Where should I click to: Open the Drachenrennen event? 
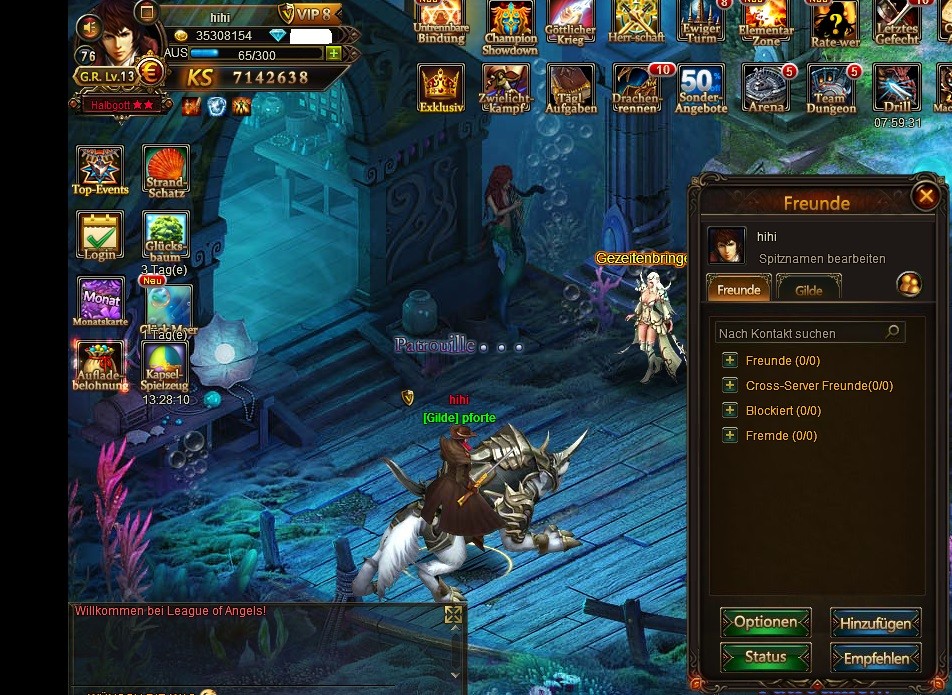tap(637, 89)
